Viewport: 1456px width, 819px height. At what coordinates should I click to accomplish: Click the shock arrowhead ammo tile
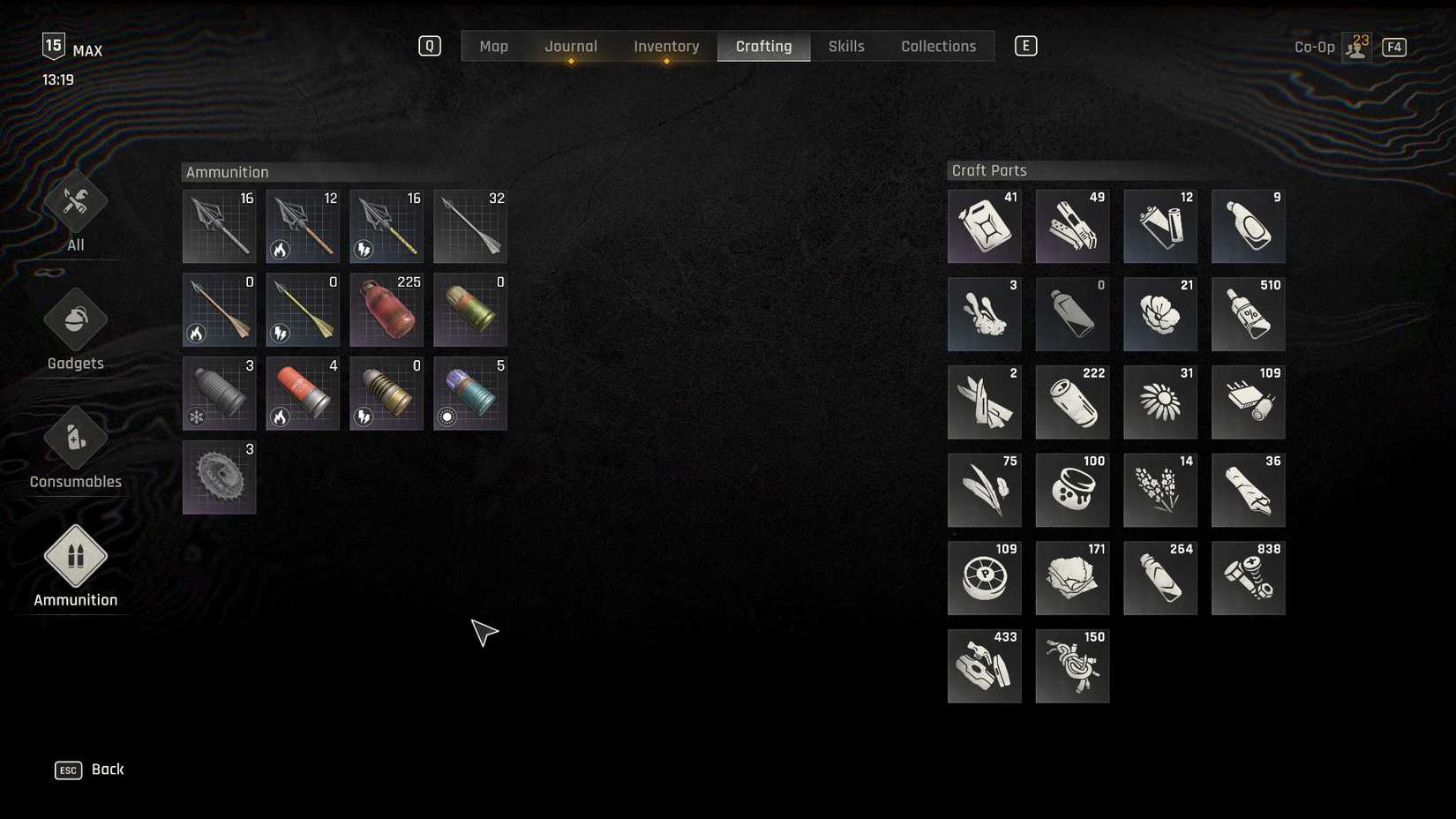point(386,226)
